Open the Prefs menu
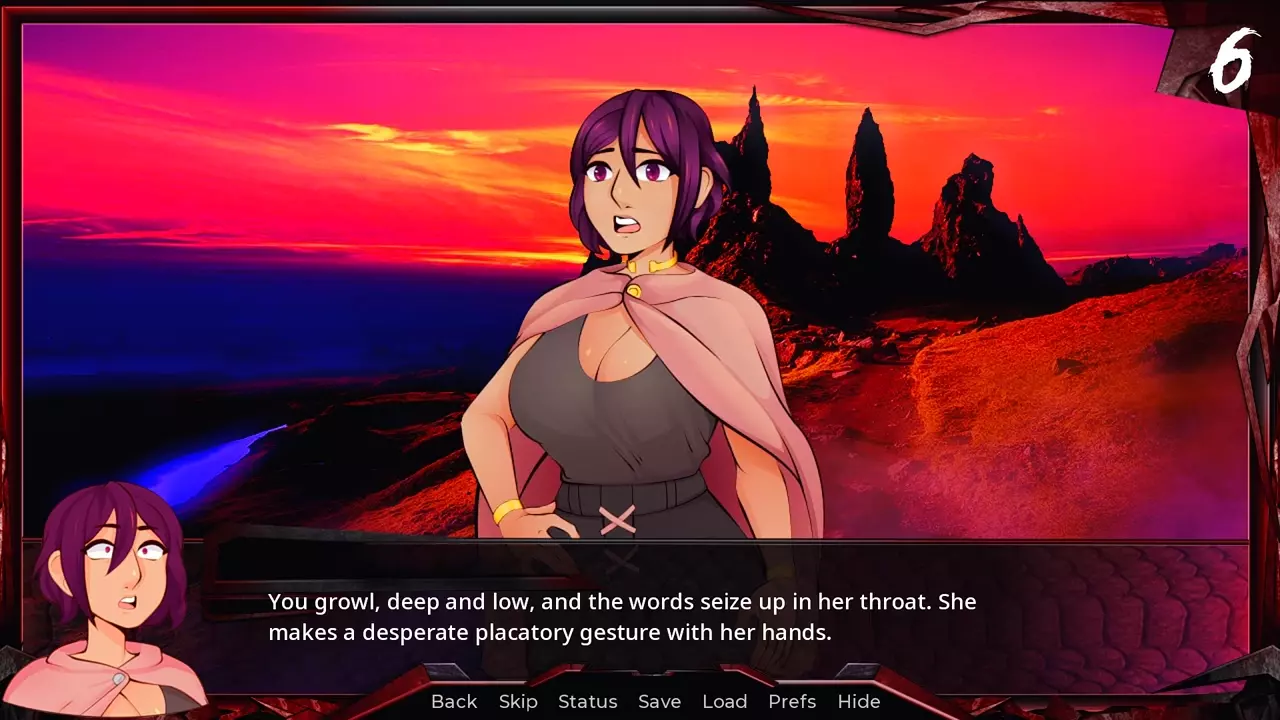Screen dimensions: 1280x720 tap(792, 701)
